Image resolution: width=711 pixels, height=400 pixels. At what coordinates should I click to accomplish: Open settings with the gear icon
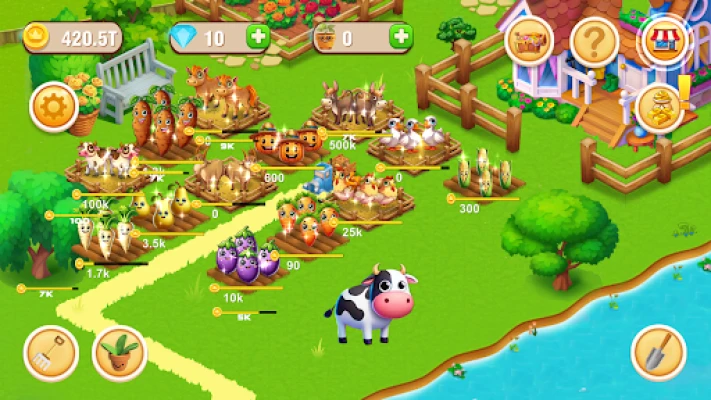(54, 107)
